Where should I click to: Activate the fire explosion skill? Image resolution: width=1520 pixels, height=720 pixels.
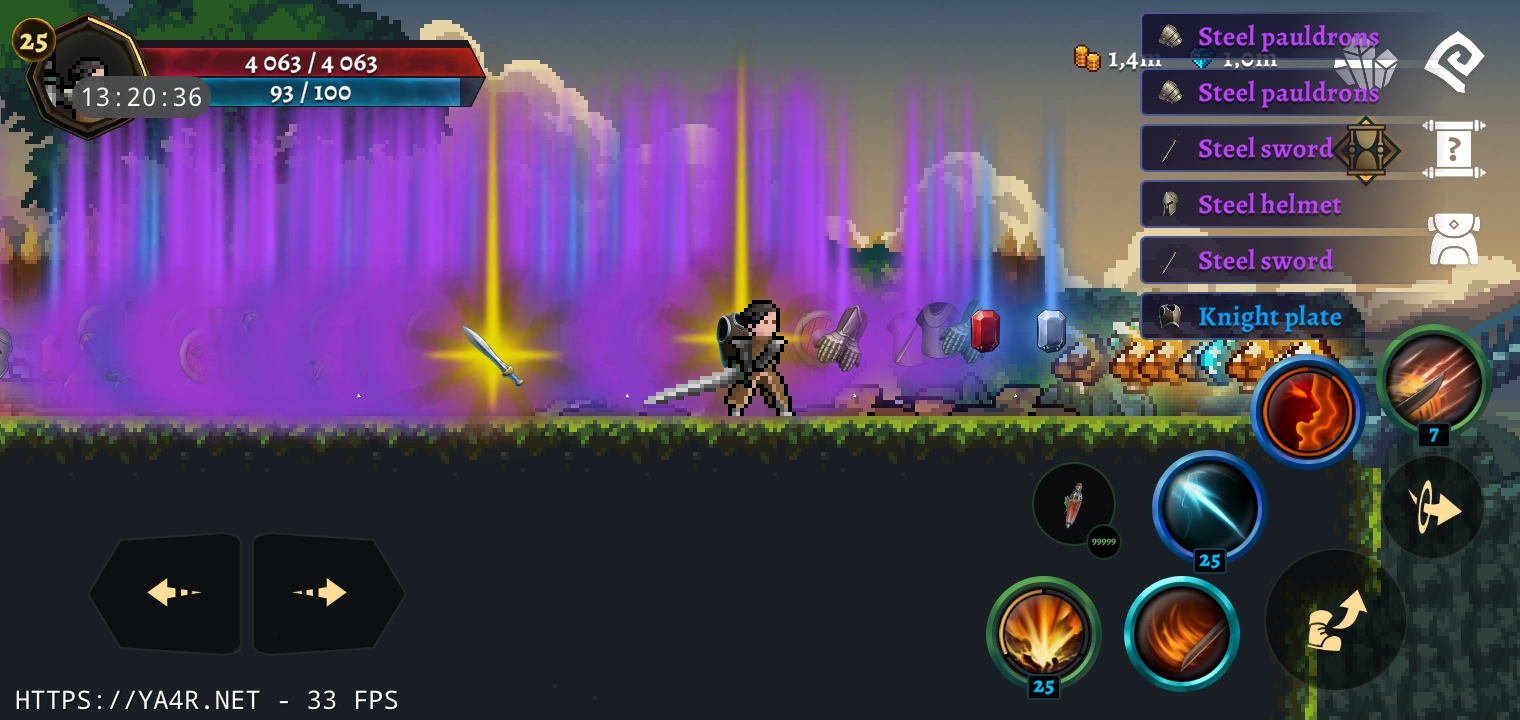tap(1043, 632)
